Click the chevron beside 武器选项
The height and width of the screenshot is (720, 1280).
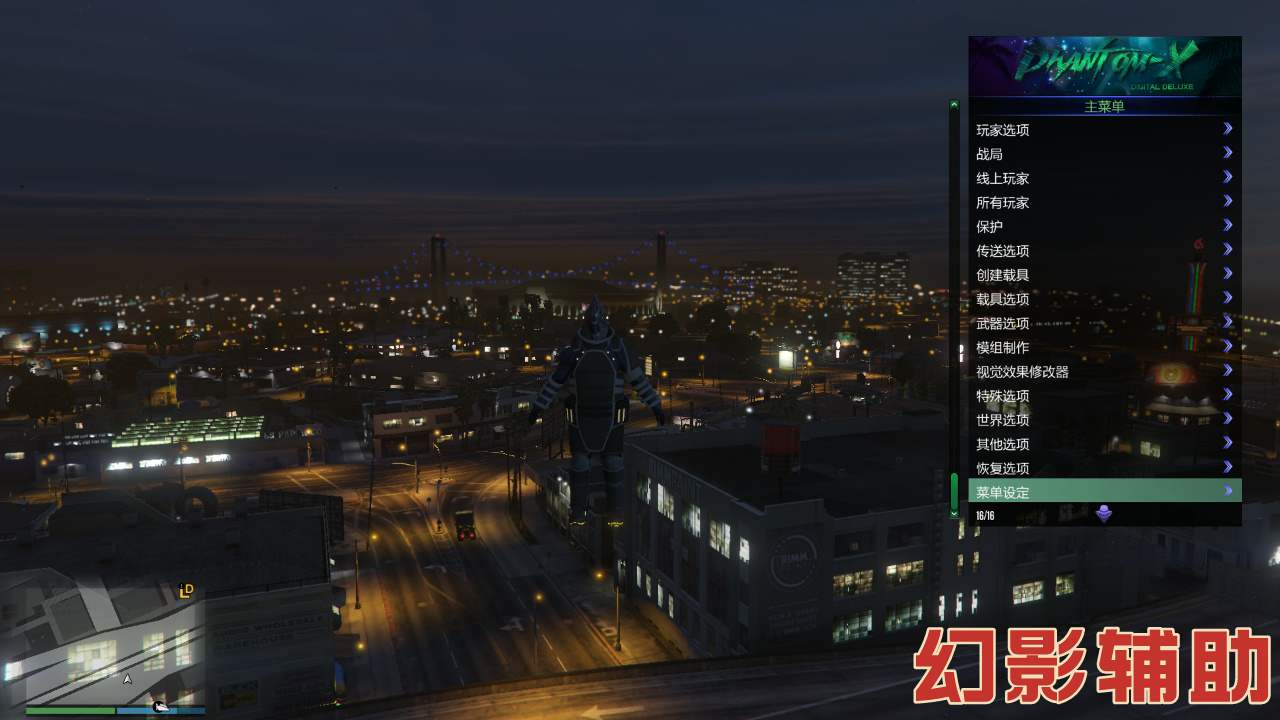click(1227, 321)
